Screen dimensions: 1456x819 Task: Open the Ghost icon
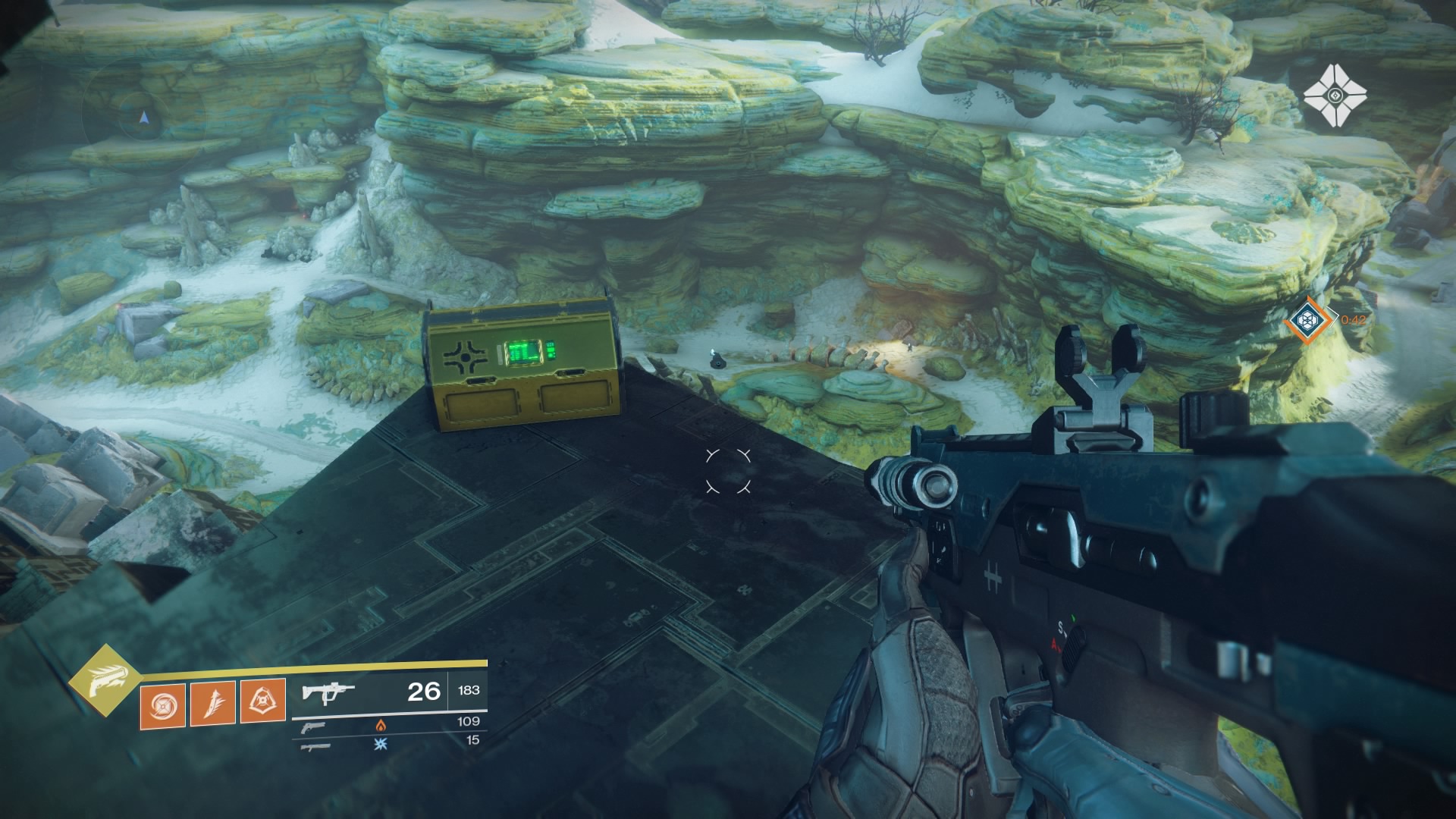[1334, 96]
